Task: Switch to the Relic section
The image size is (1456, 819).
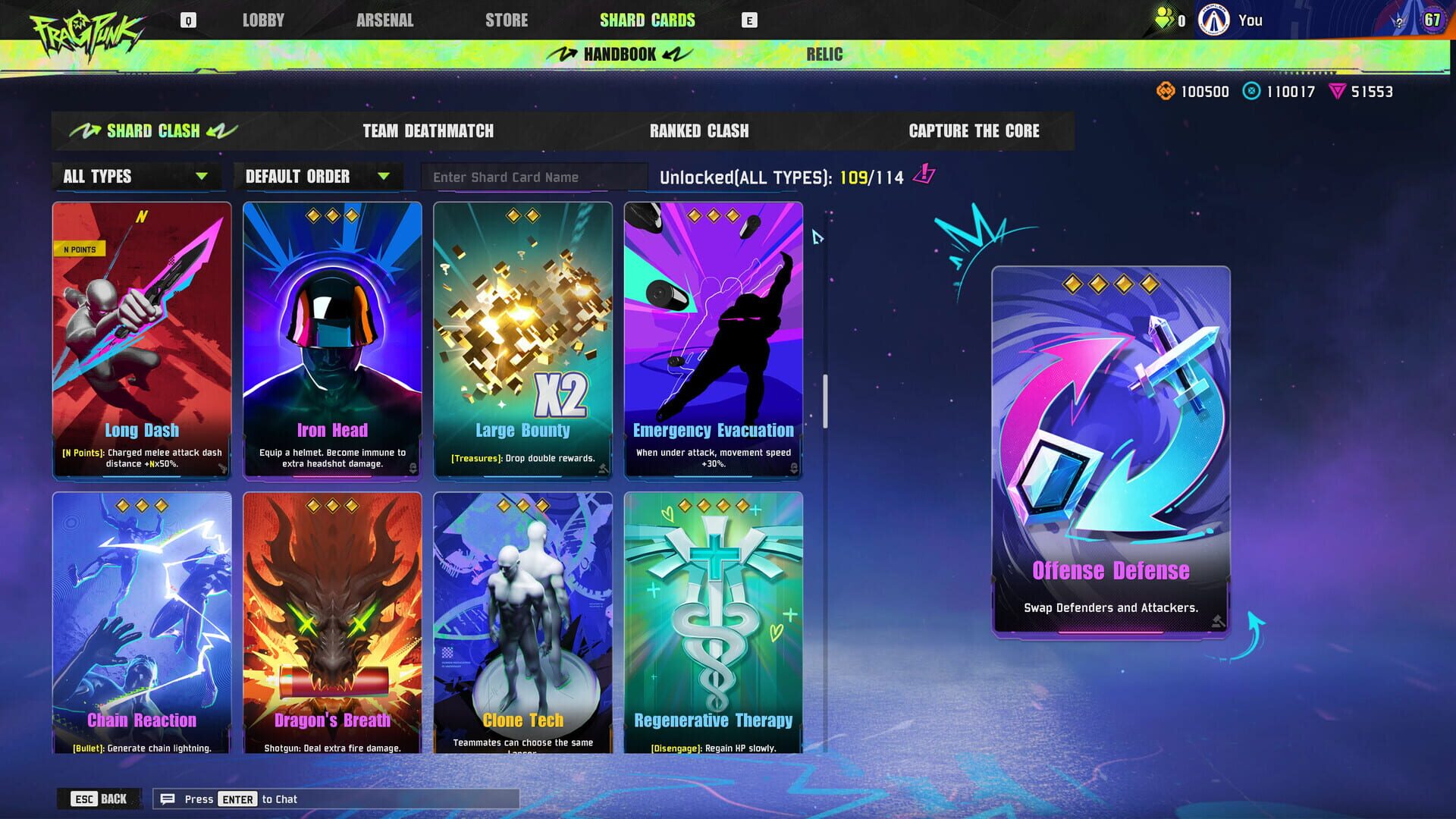Action: click(825, 54)
